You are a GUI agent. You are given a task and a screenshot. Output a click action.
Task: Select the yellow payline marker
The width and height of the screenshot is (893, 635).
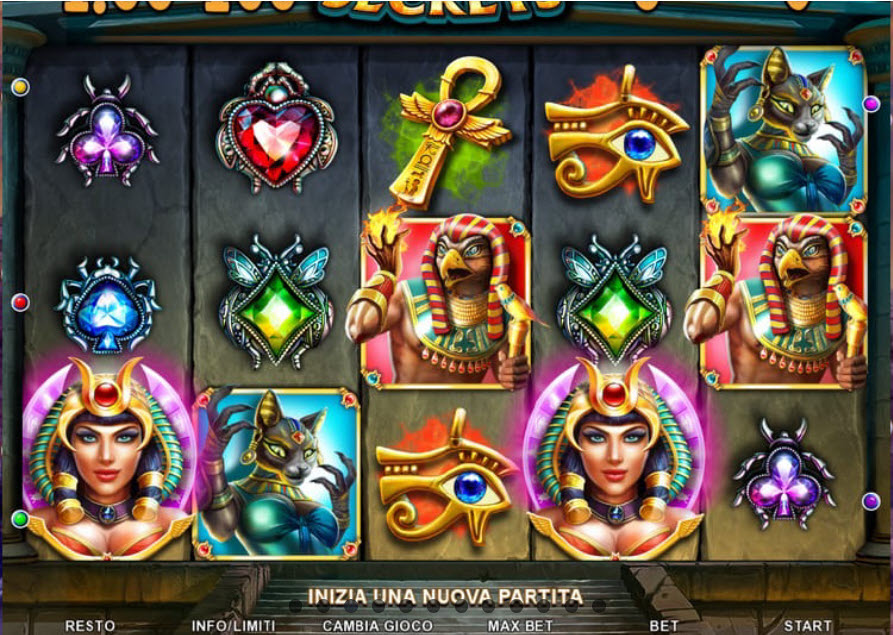coord(20,87)
